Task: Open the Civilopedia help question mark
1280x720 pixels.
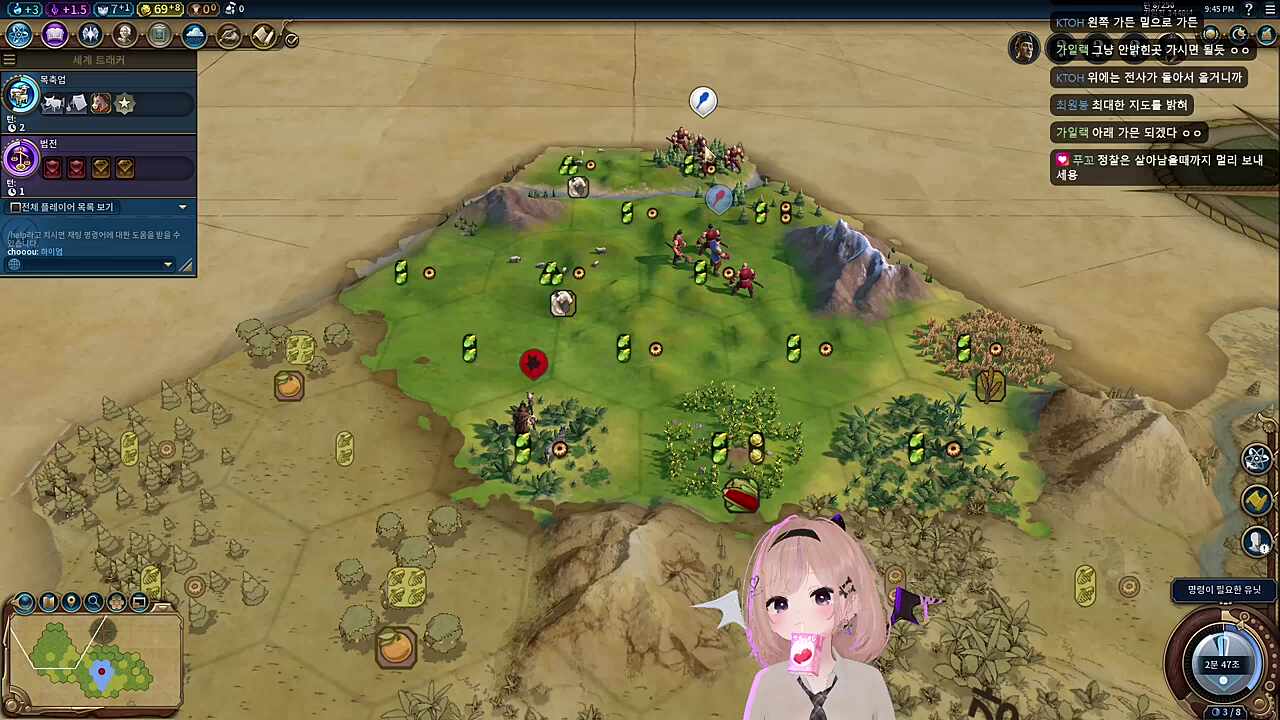Action: tap(1248, 9)
